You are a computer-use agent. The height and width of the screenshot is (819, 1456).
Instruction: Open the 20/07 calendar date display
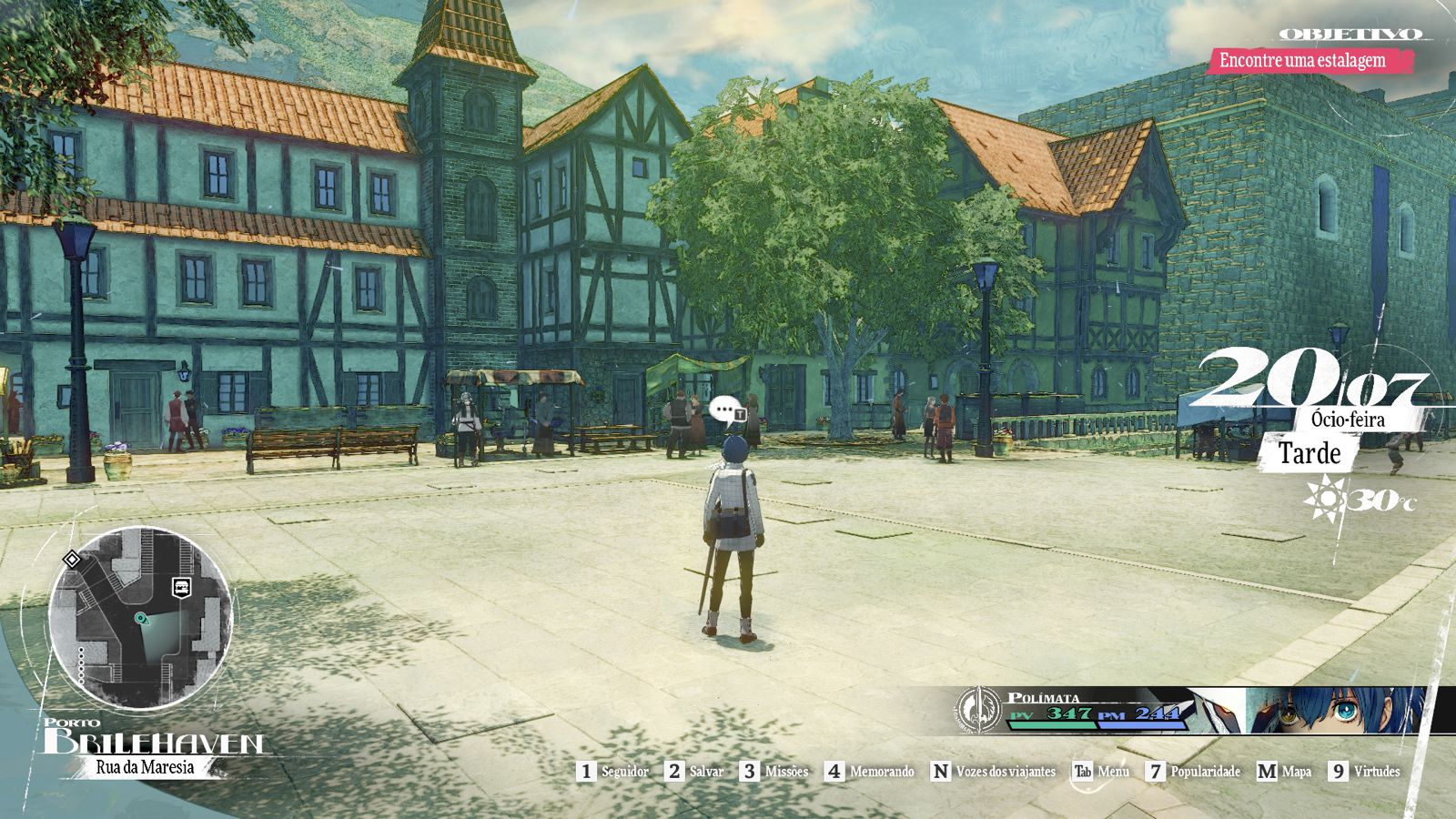pyautogui.click(x=1309, y=379)
